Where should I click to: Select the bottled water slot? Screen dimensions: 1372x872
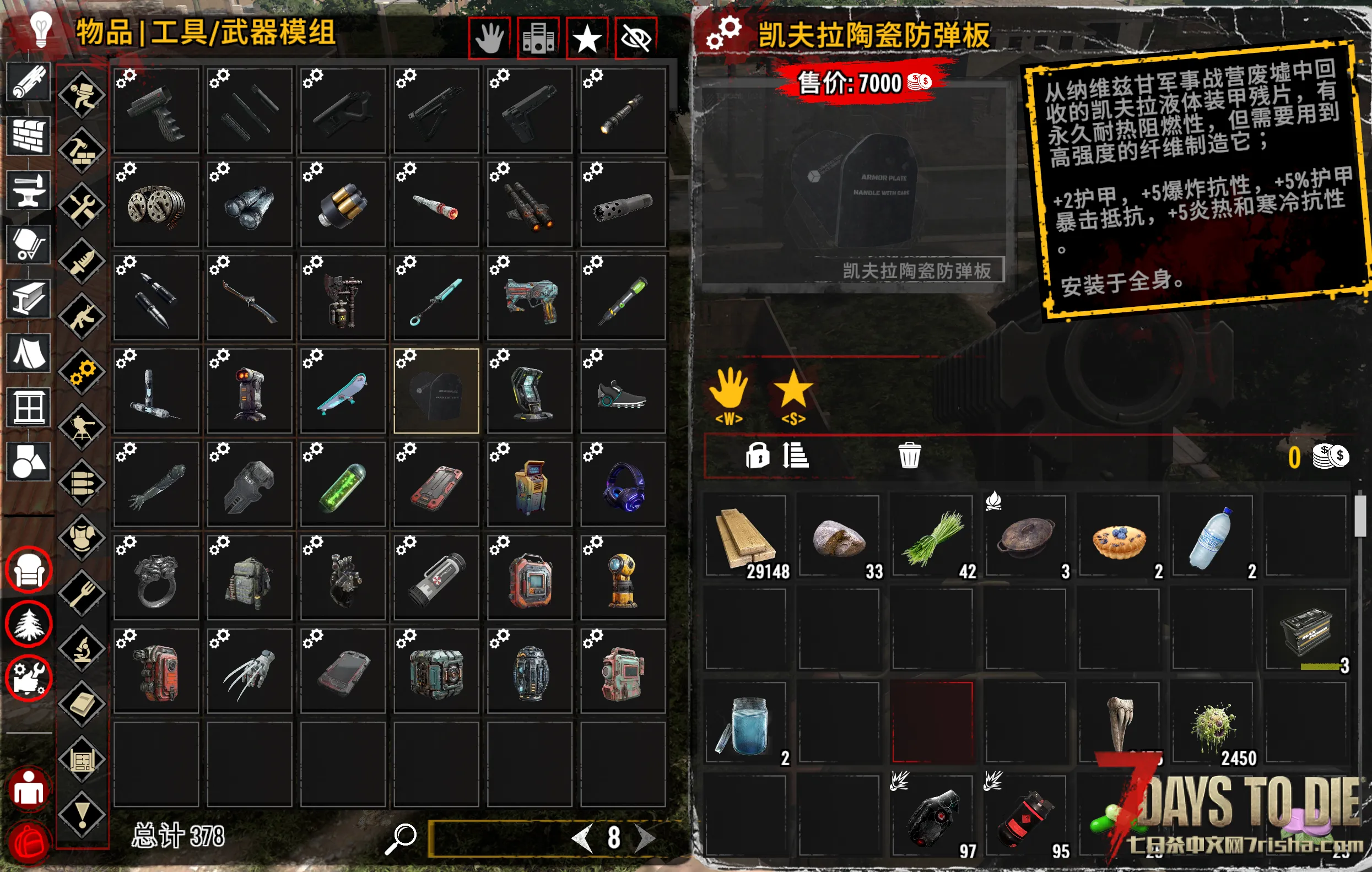1212,537
